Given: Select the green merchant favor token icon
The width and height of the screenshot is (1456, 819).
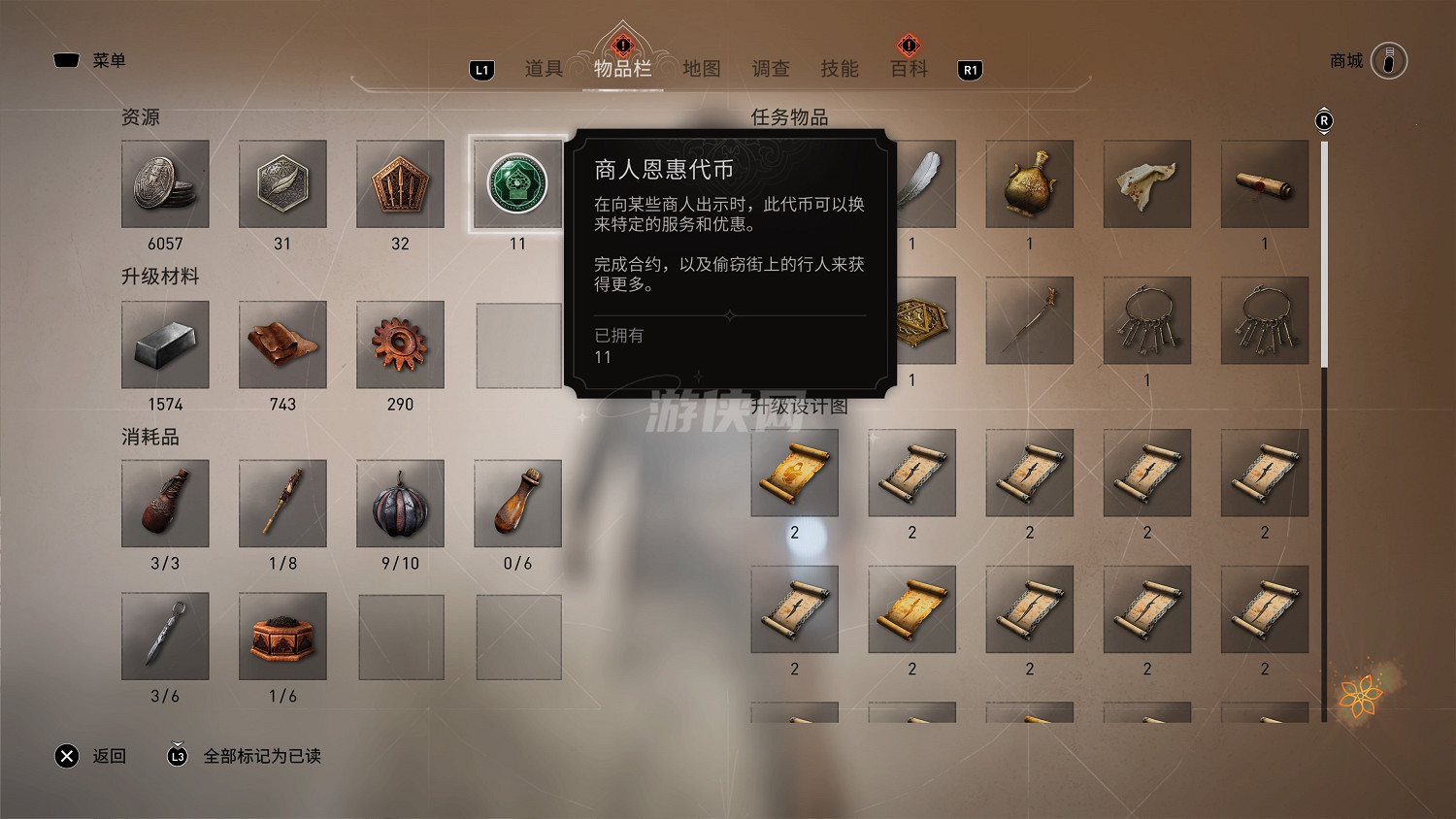Looking at the screenshot, I should (517, 184).
